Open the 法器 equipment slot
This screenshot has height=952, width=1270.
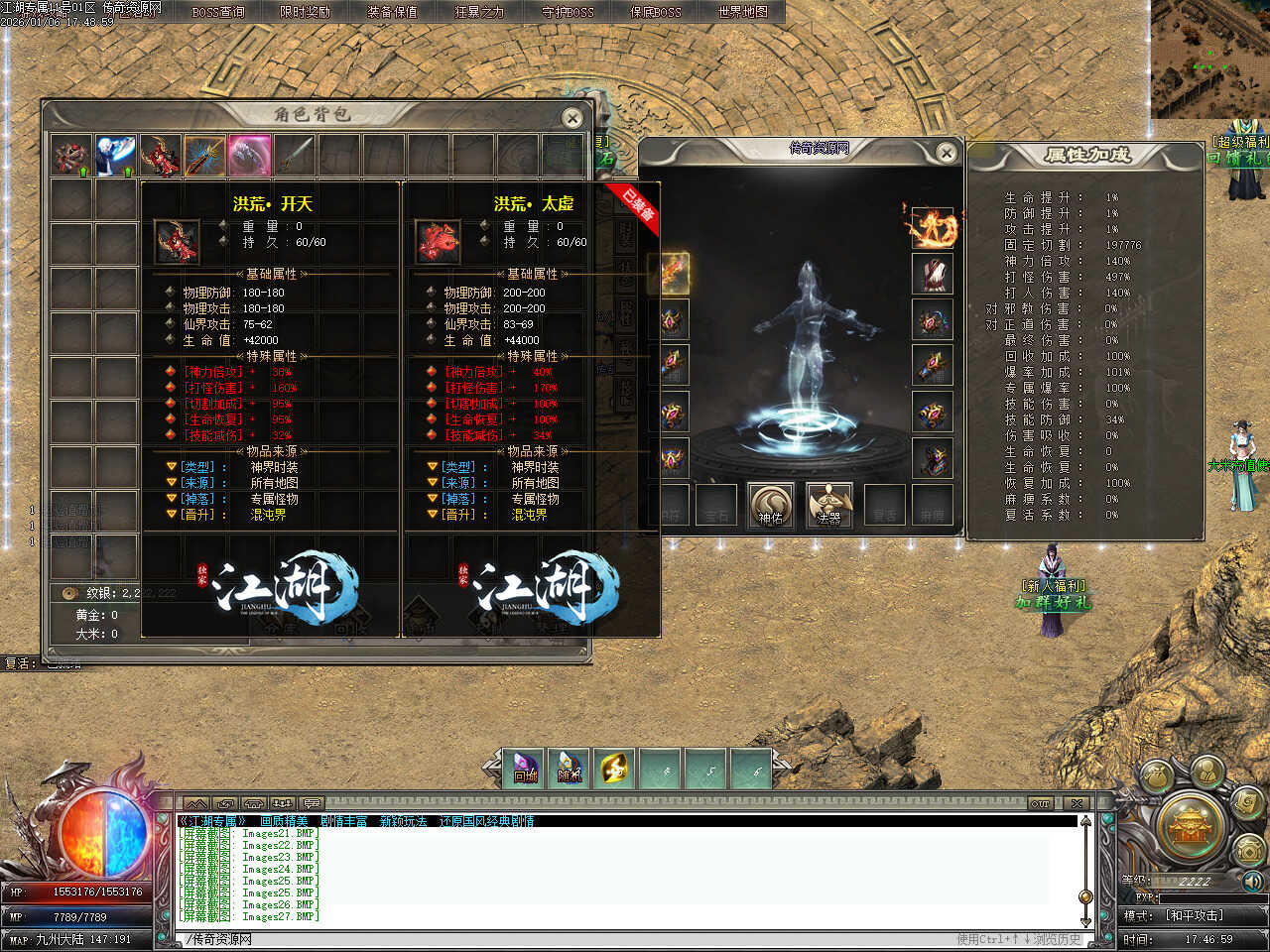point(829,505)
